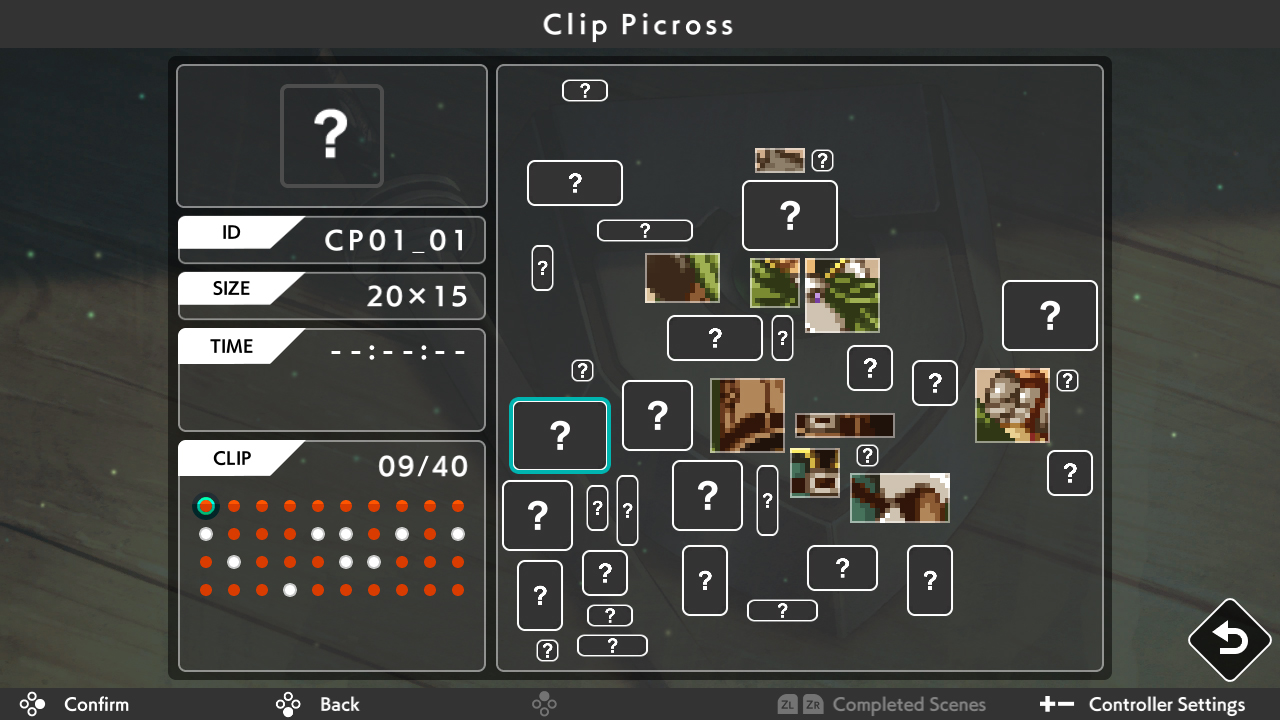Select the revealed horizontal strip image near the top
The image size is (1280, 720).
click(x=779, y=159)
